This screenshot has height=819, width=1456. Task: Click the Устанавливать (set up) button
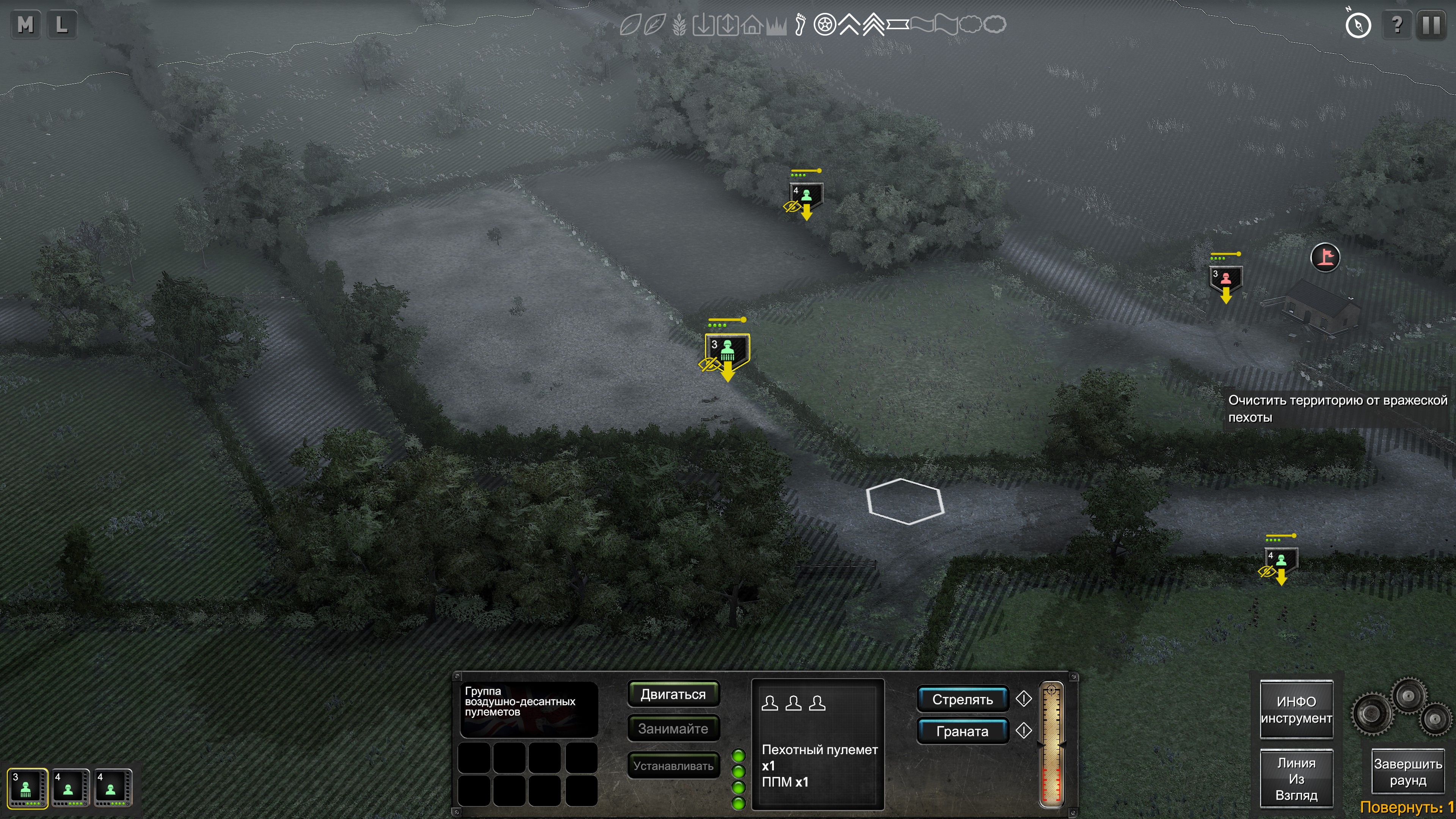click(x=673, y=765)
